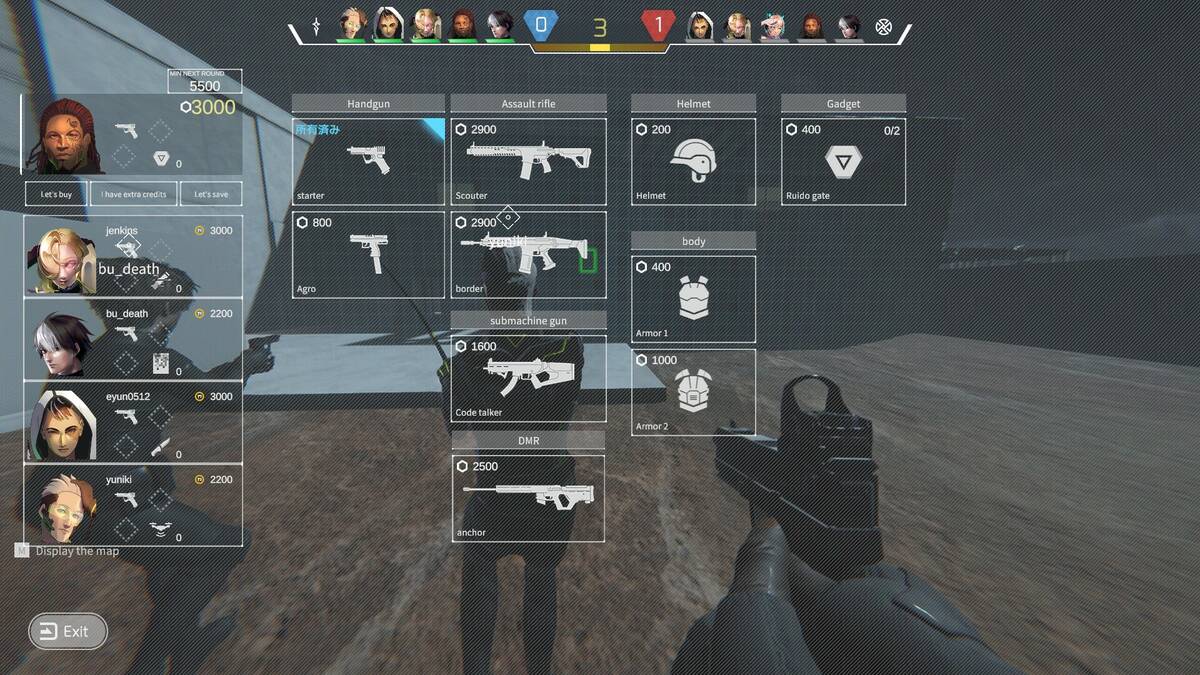Purchase the anchor DMR
The height and width of the screenshot is (675, 1200).
(x=528, y=498)
